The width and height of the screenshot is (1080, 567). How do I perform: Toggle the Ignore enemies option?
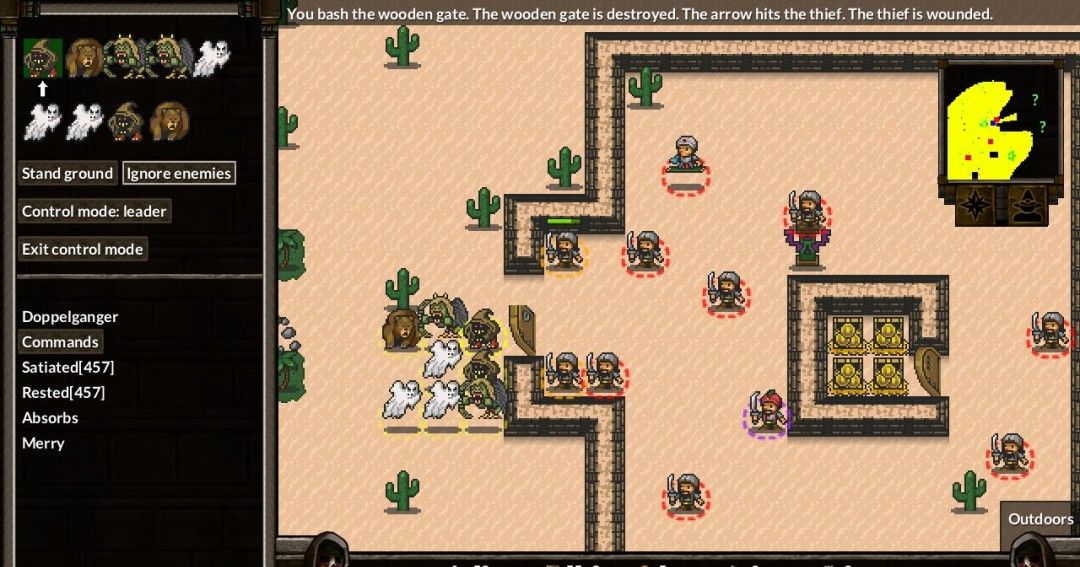179,173
